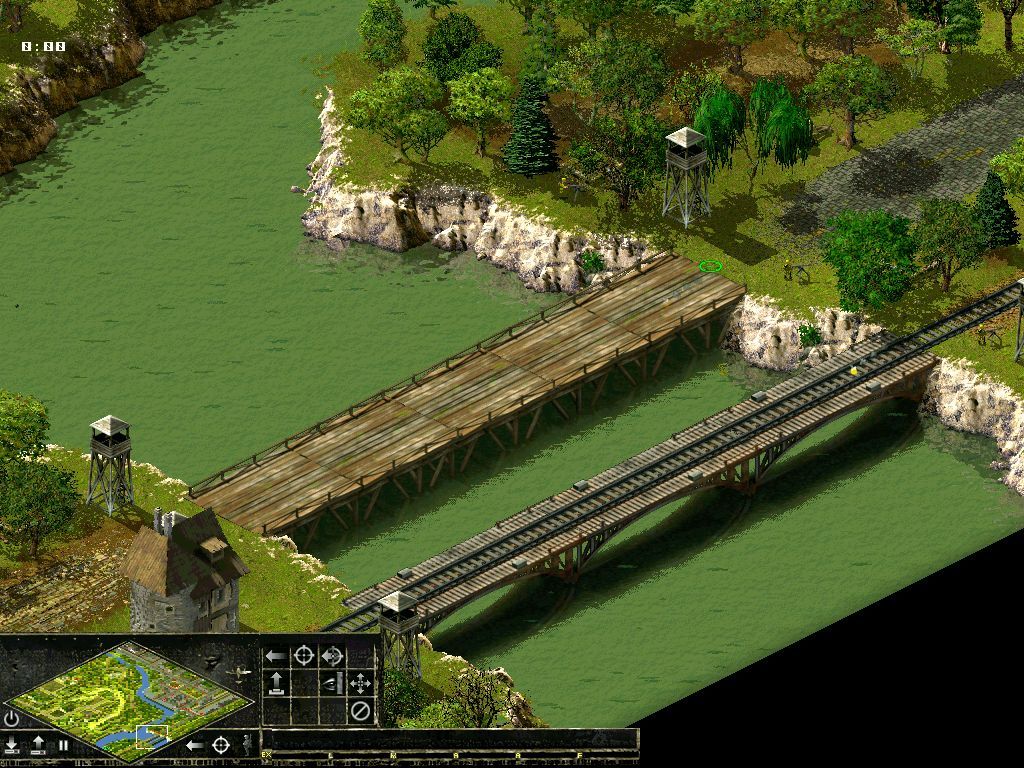Open the power/exit menu button
The width and height of the screenshot is (1024, 768).
[12, 718]
